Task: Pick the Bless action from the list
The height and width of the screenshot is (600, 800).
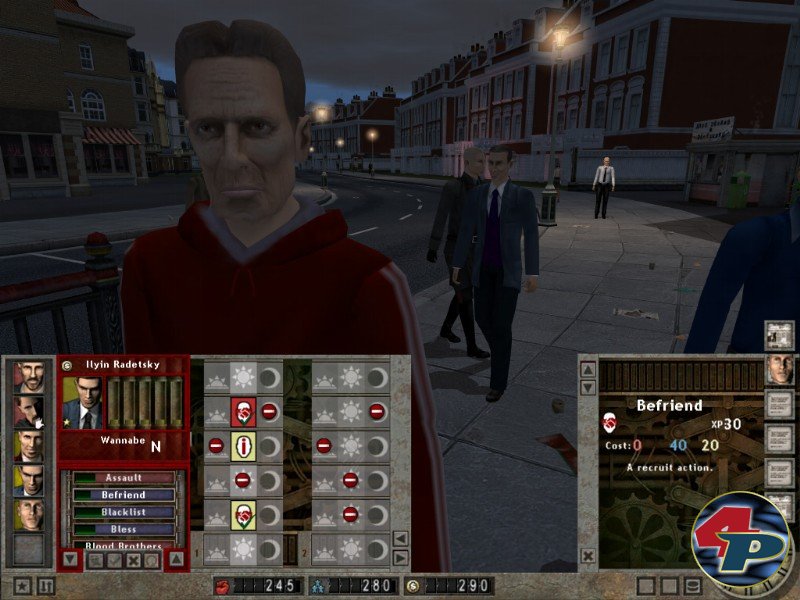Action: (124, 529)
